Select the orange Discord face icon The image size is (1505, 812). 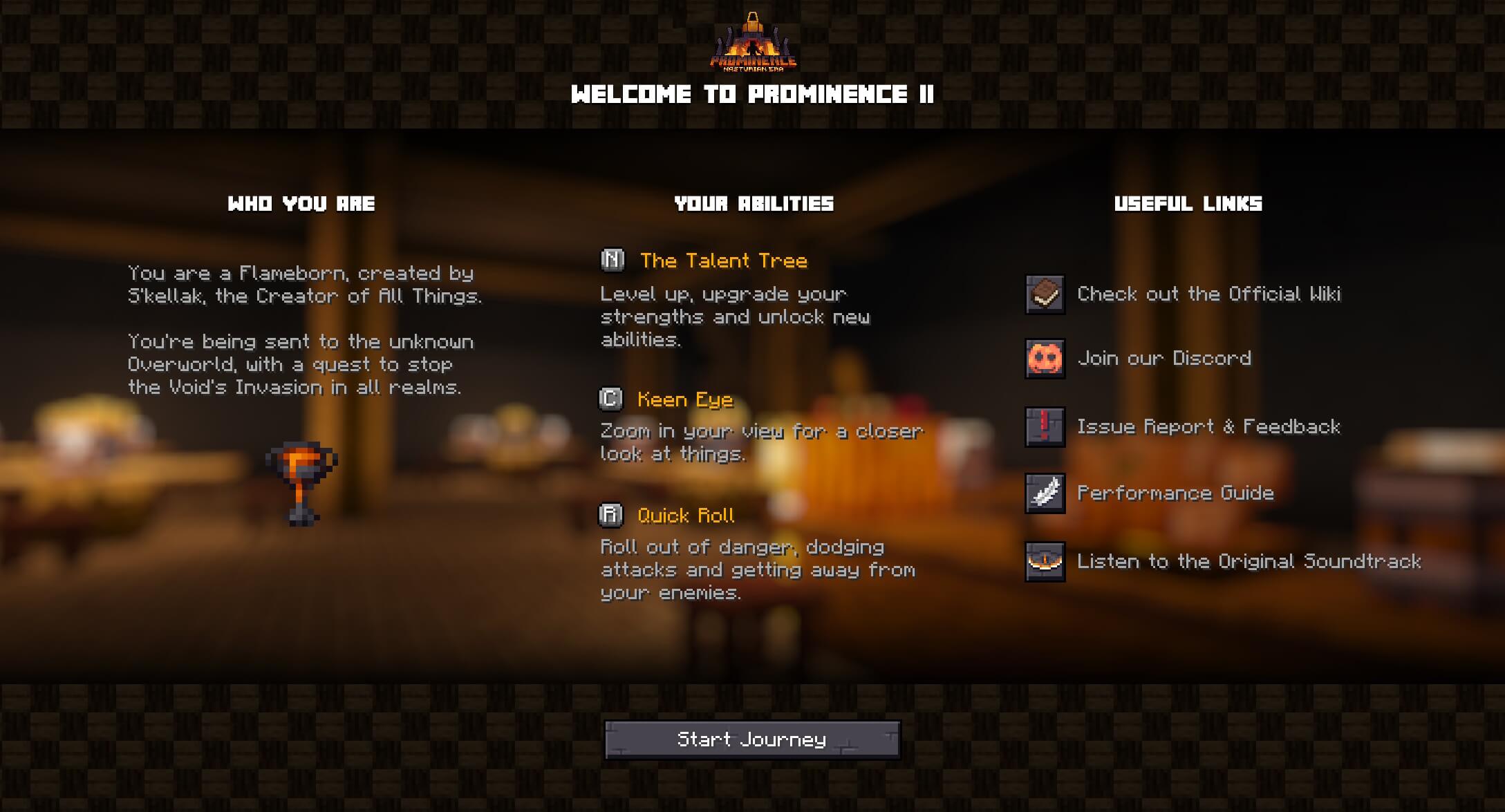[x=1045, y=359]
